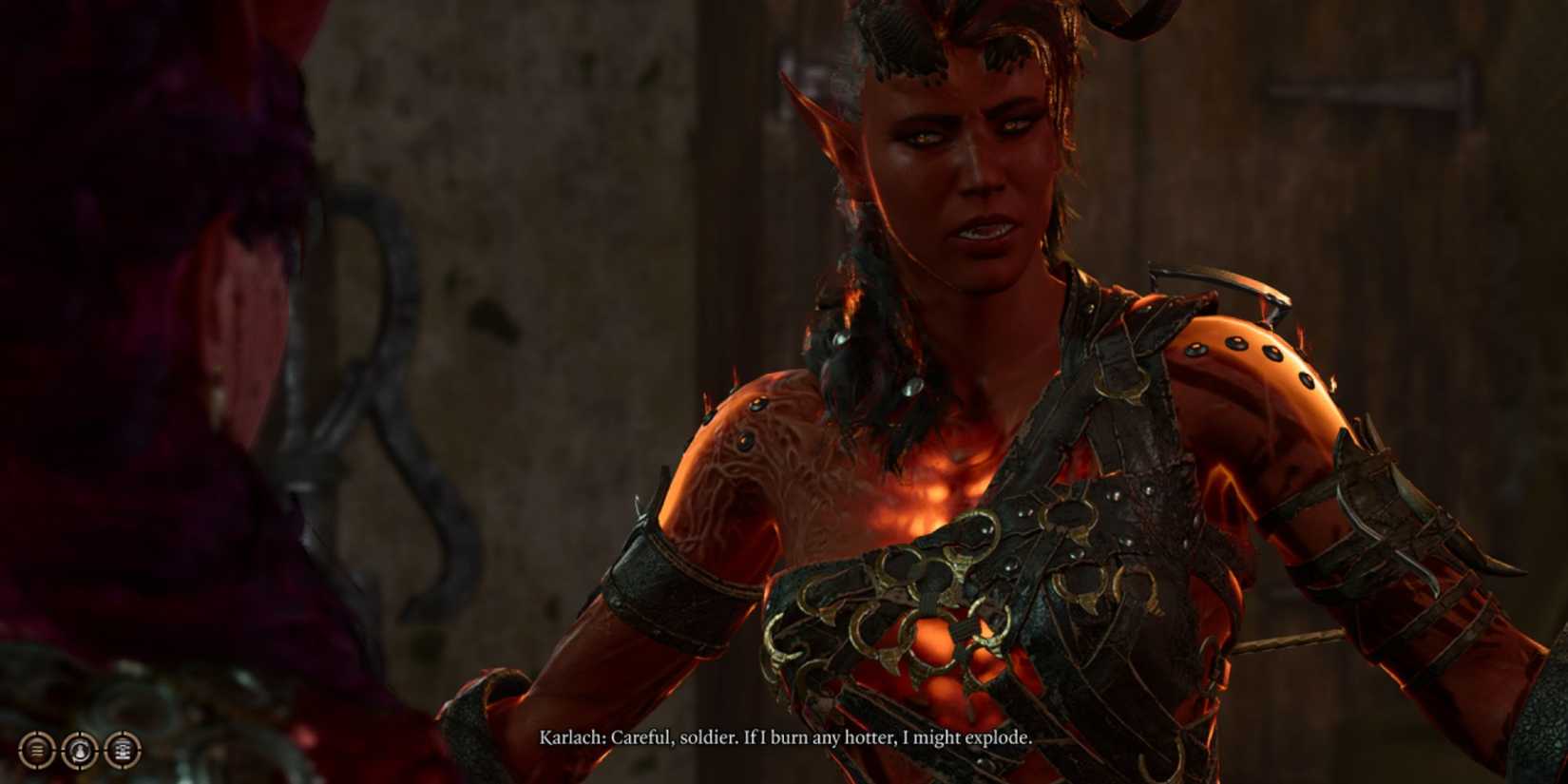Click Karlach's subtitle to advance dialogue

[x=784, y=736]
